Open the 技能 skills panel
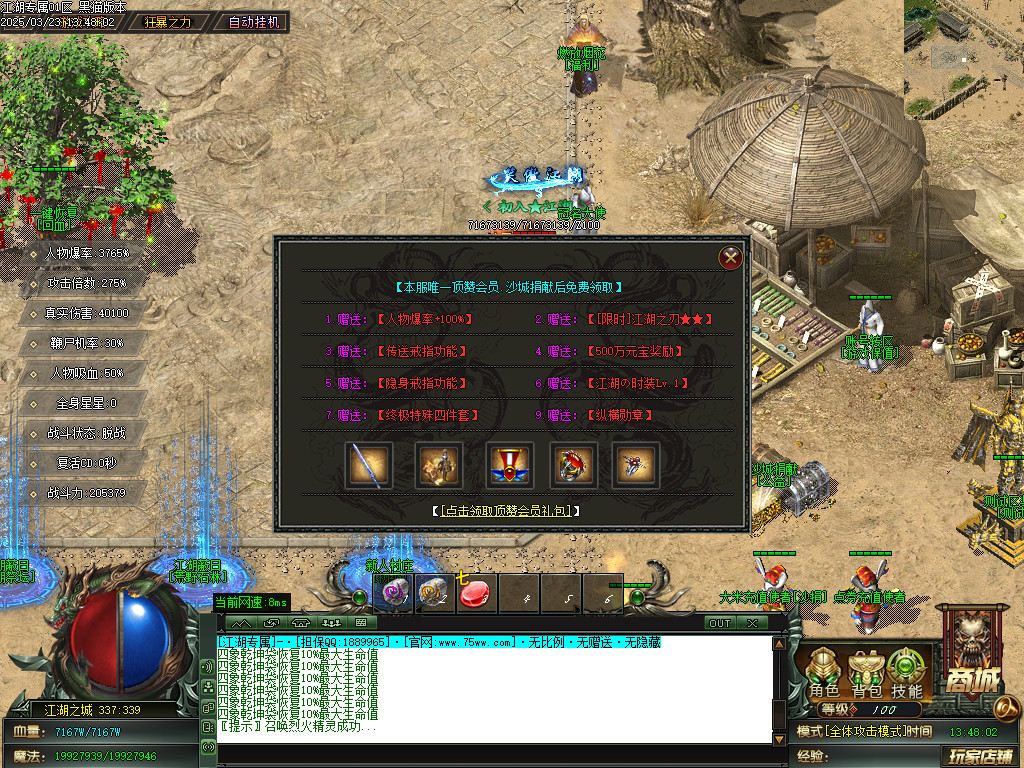Viewport: 1024px width, 768px height. [907, 675]
